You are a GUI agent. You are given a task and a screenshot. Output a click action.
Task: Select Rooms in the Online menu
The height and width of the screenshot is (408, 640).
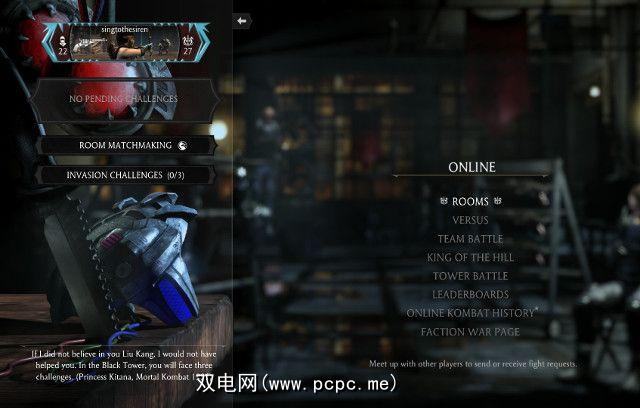pos(470,202)
